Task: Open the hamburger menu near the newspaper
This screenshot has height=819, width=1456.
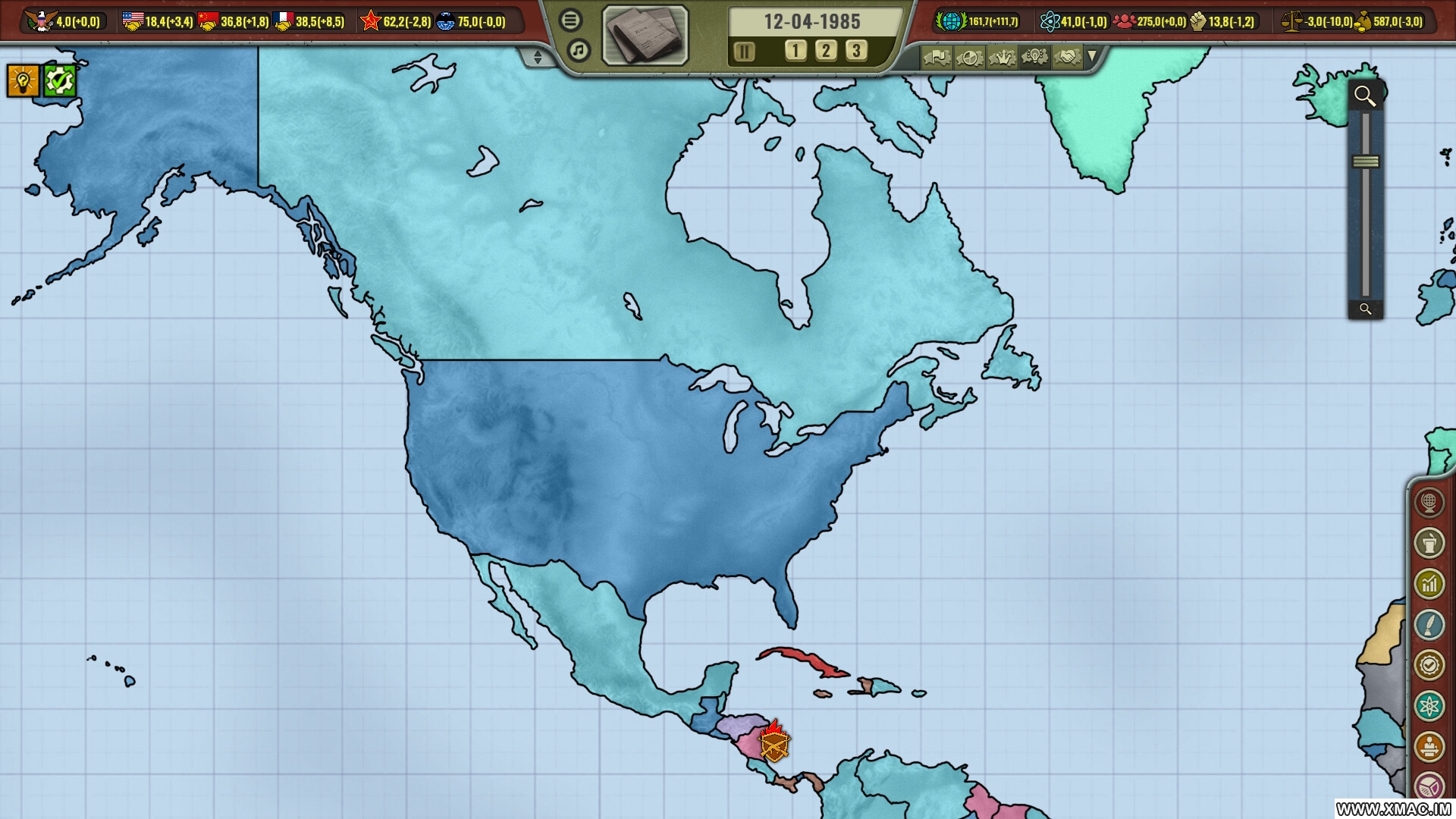Action: [x=570, y=20]
